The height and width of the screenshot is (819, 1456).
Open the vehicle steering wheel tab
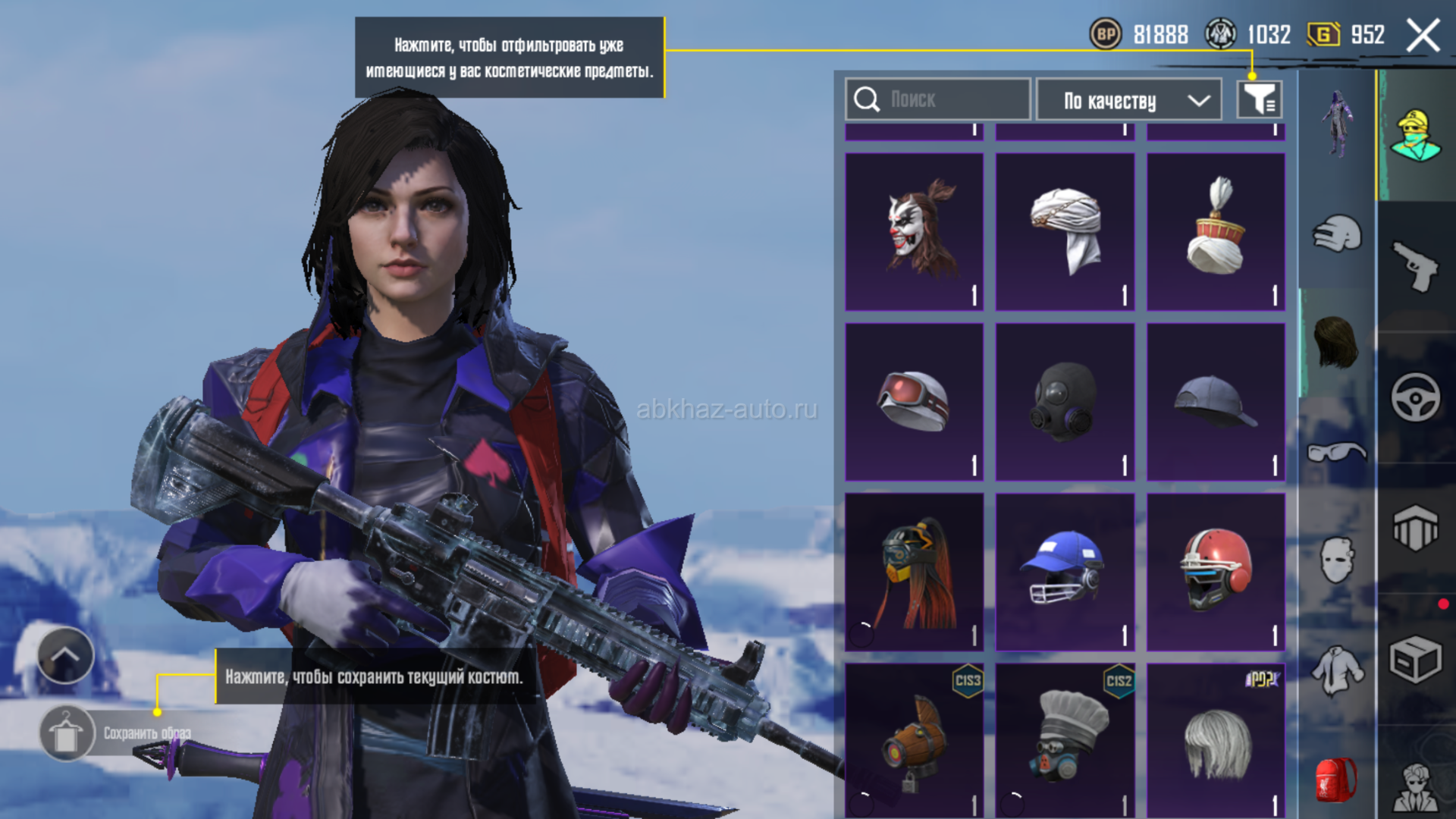1415,397
